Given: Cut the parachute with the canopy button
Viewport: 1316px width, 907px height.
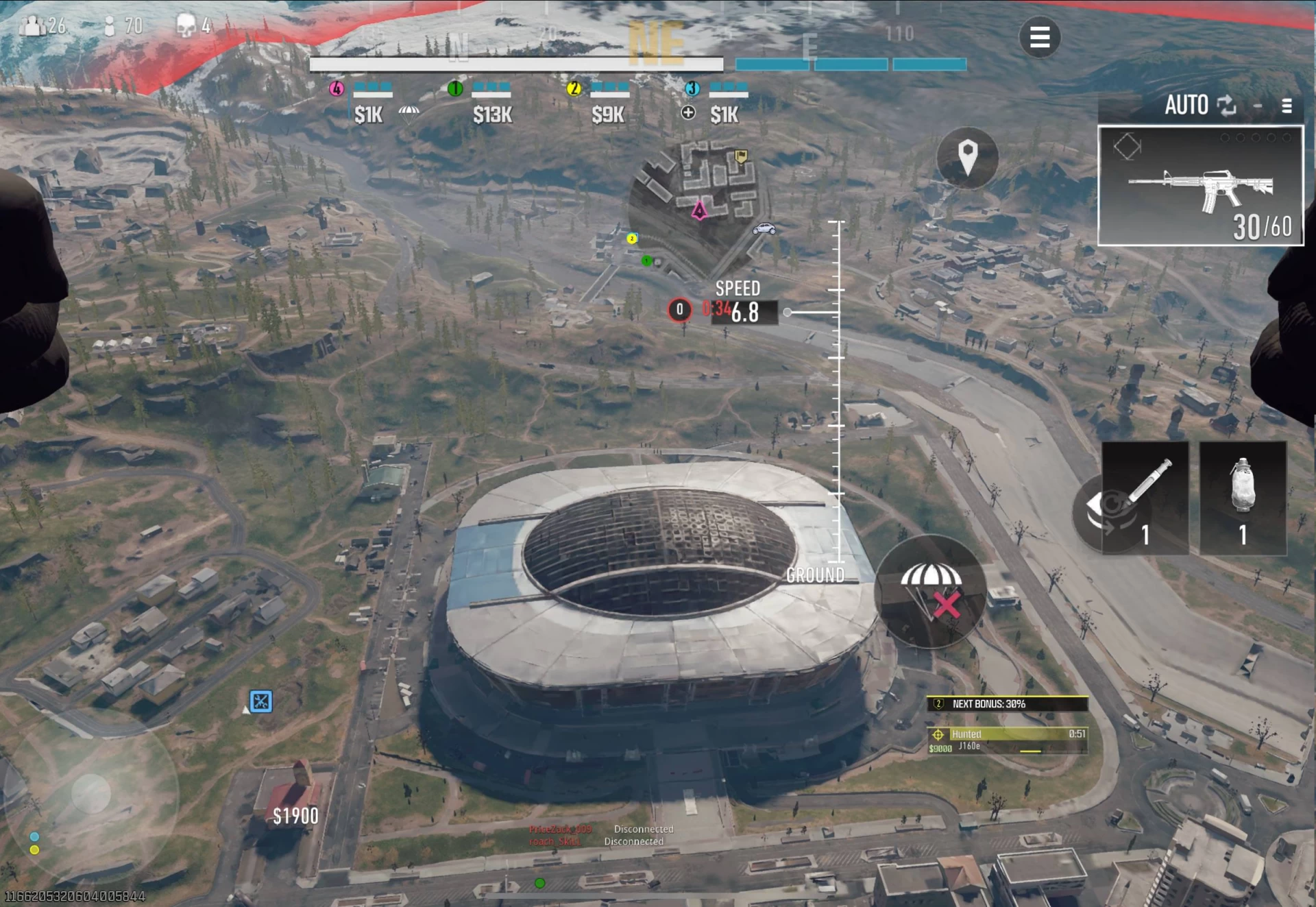Looking at the screenshot, I should coord(930,592).
